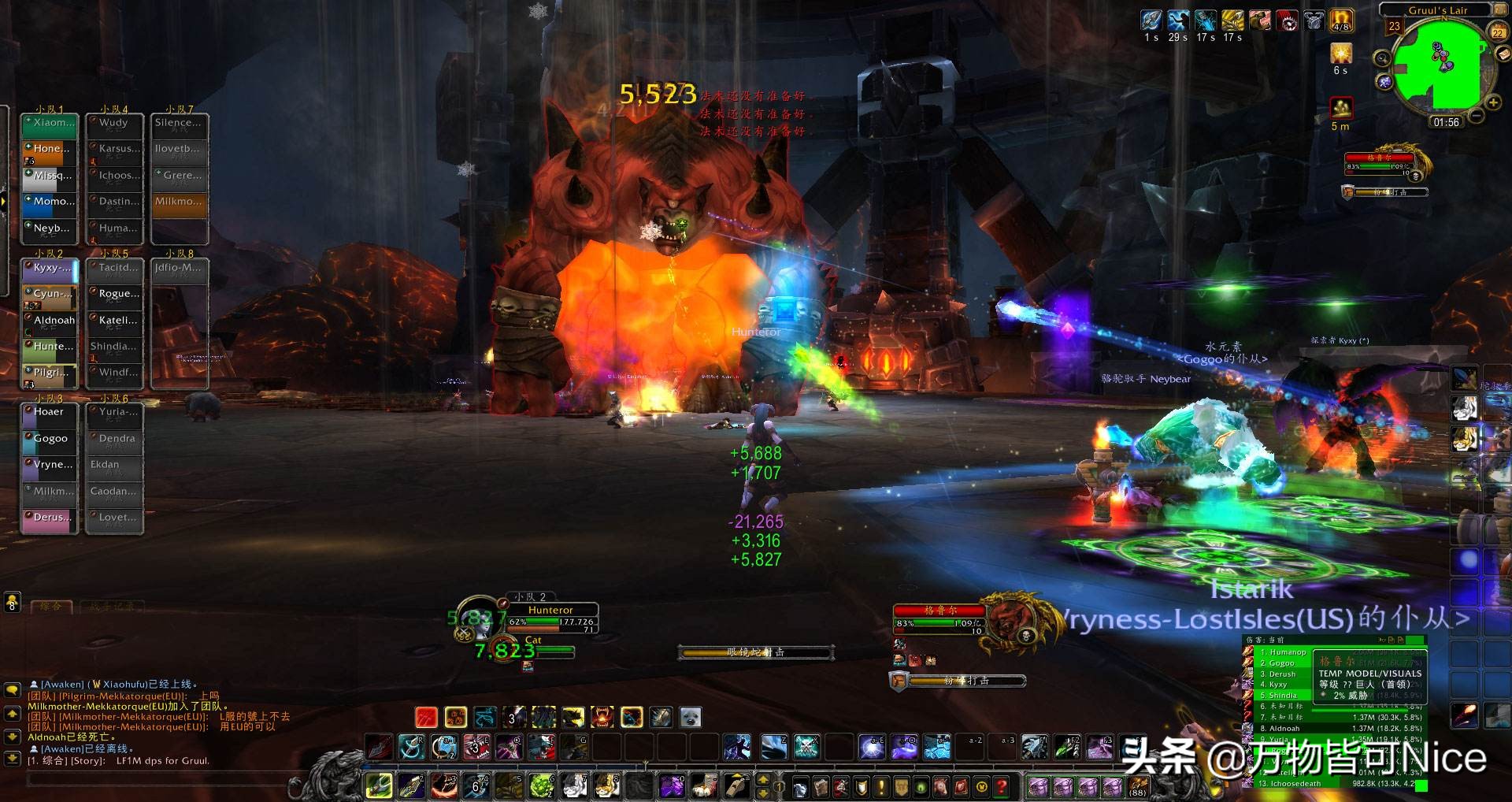
Task: Open the calendar button showing 22
Action: 1498,32
